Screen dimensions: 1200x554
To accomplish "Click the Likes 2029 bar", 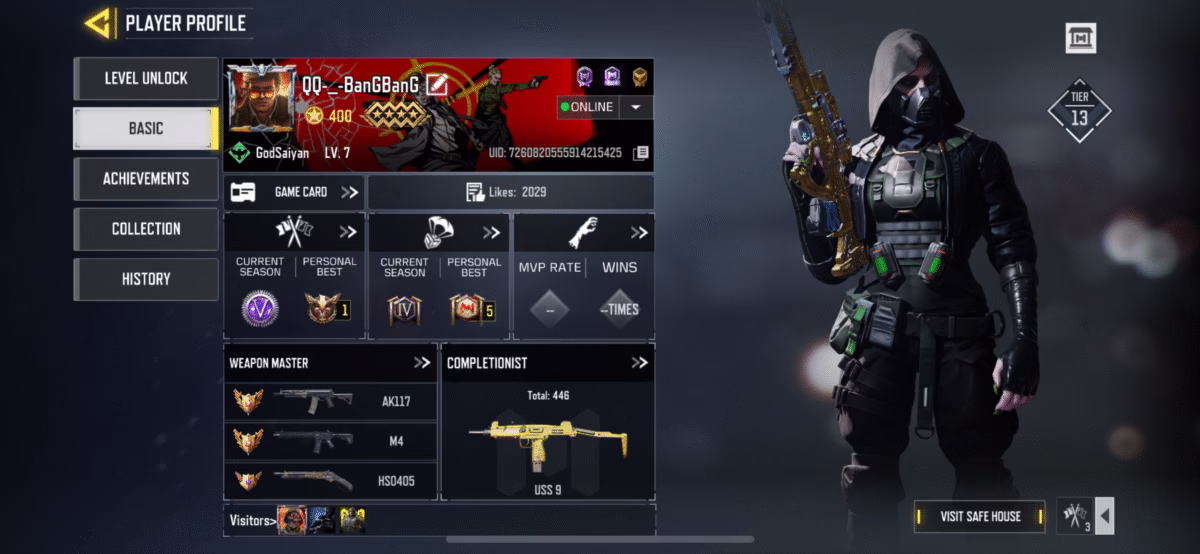I will 510,192.
